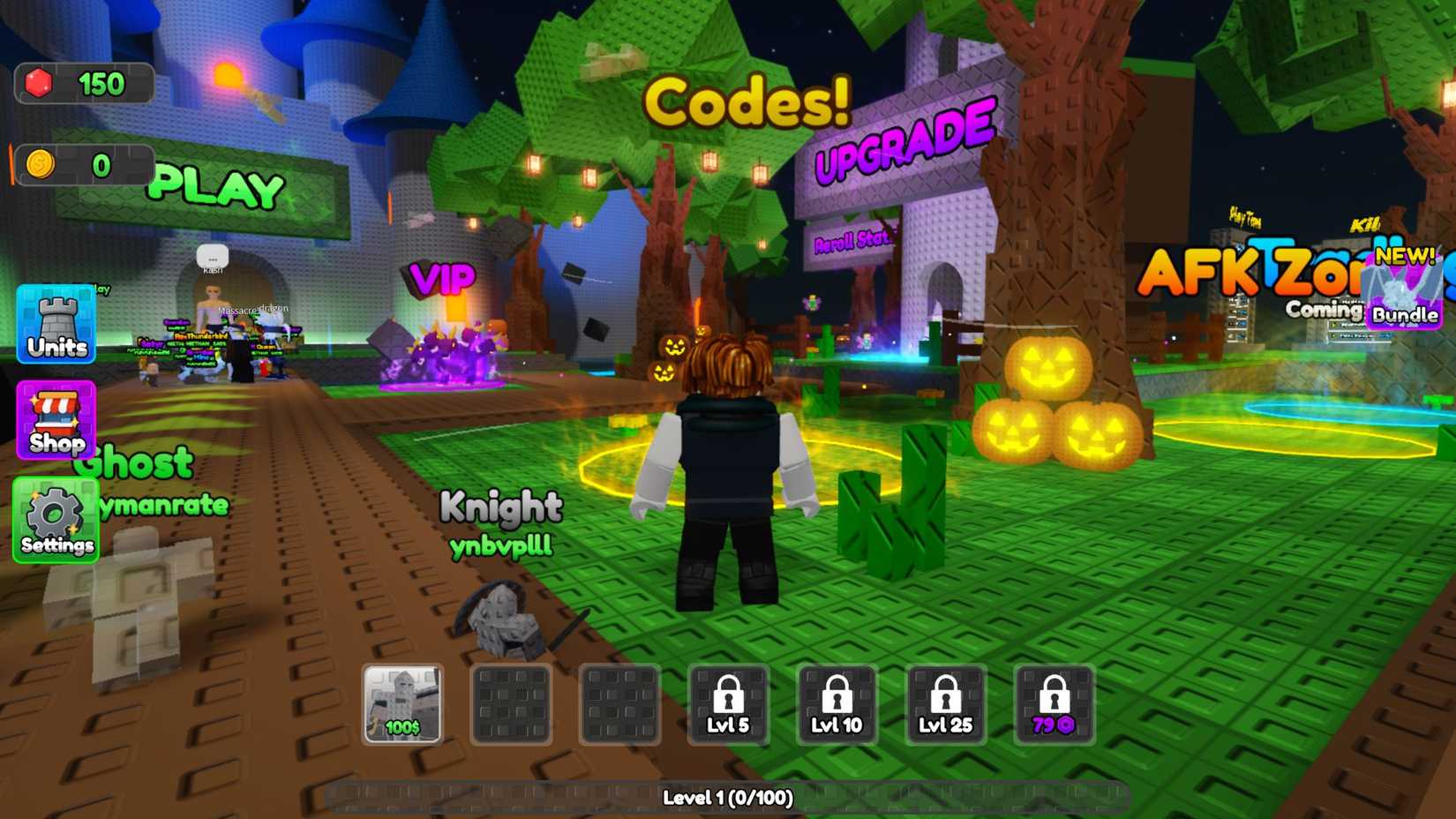
Task: Click the PLAY sign
Action: tap(216, 187)
